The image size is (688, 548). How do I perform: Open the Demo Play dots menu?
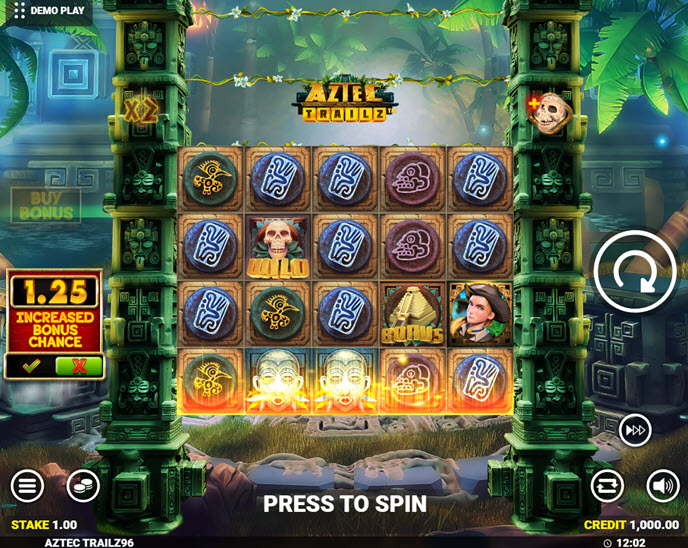point(19,11)
